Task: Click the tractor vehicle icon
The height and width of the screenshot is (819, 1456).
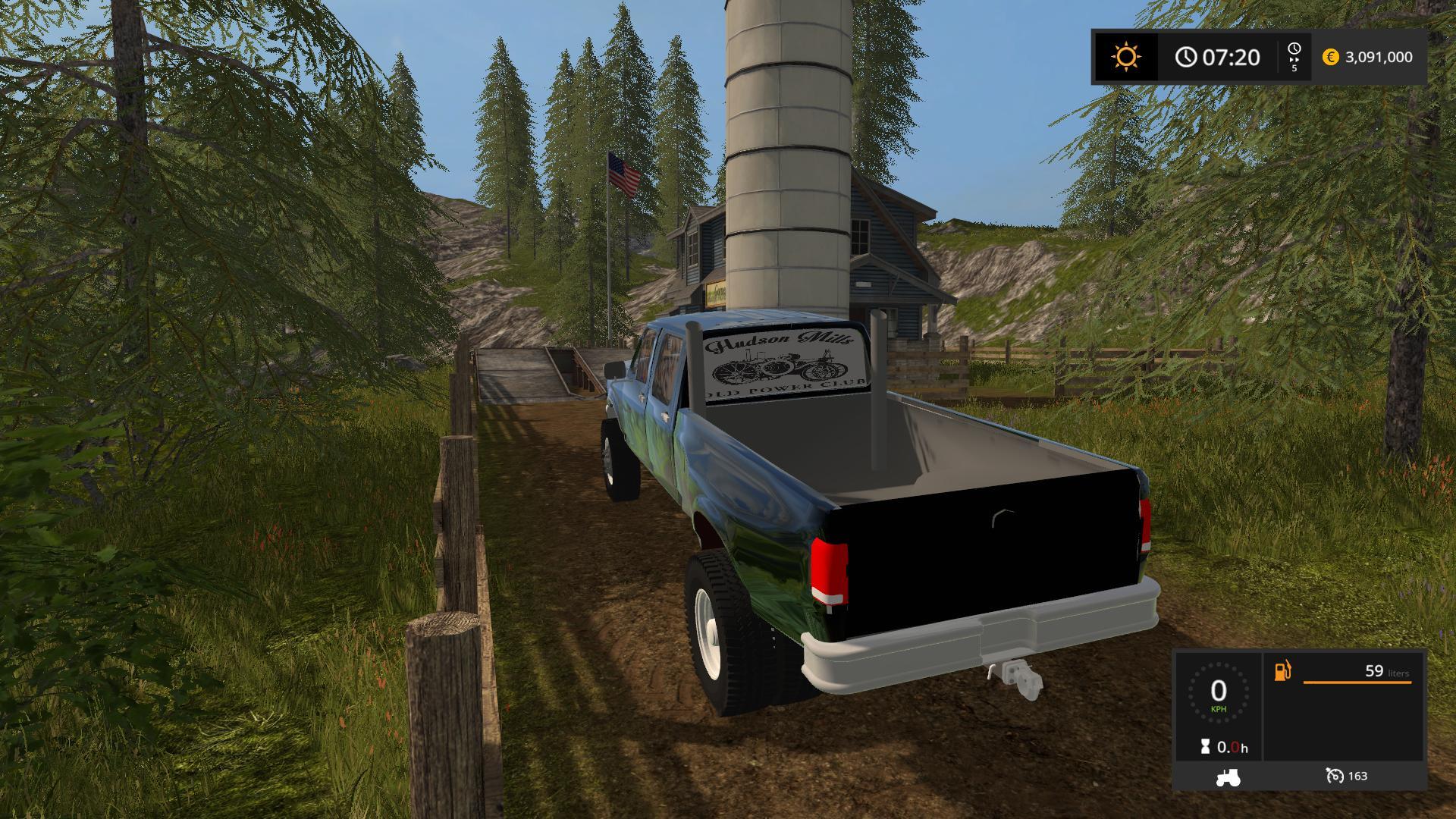Action: (x=1228, y=777)
